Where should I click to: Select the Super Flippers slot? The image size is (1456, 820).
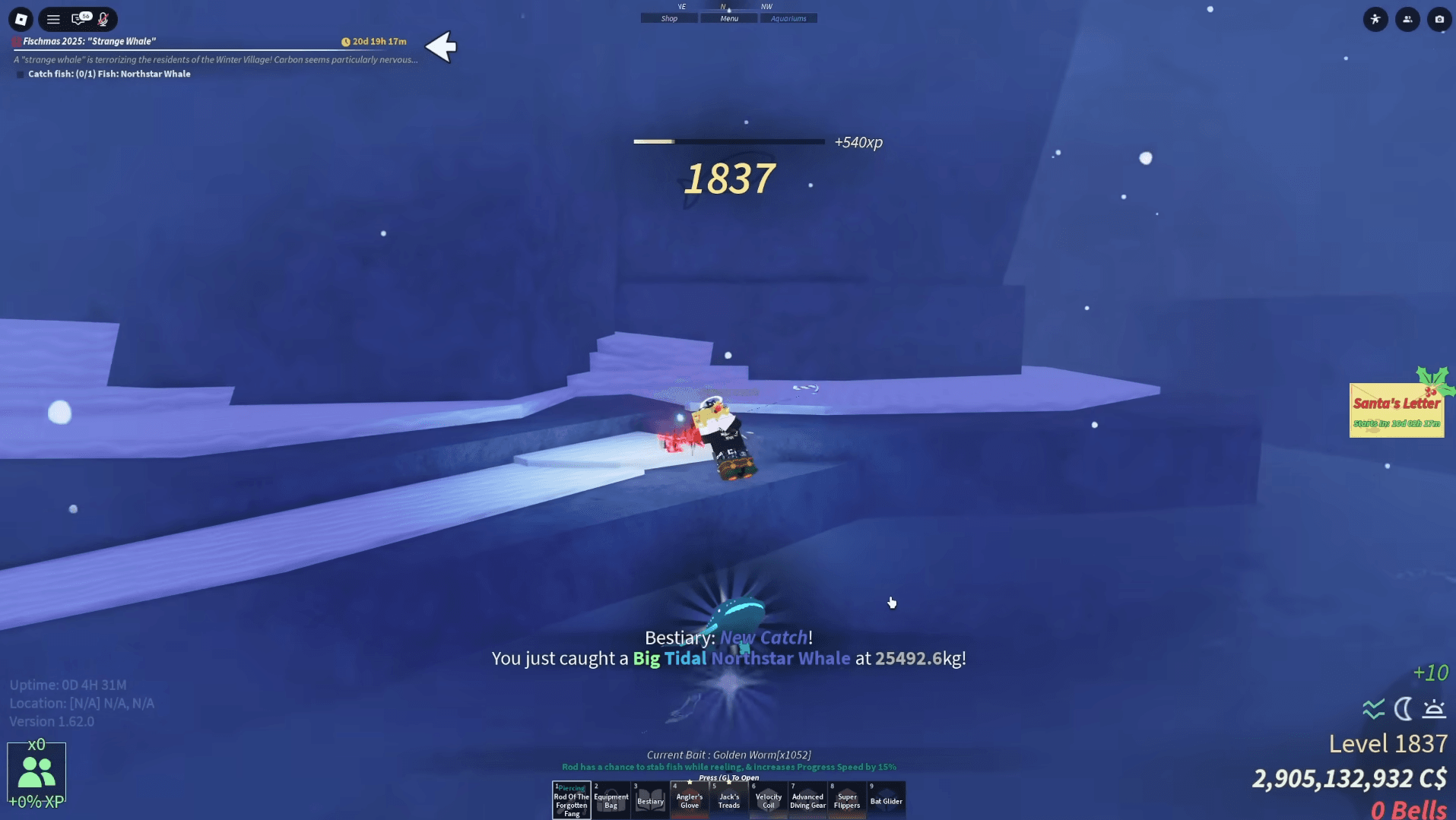(847, 800)
